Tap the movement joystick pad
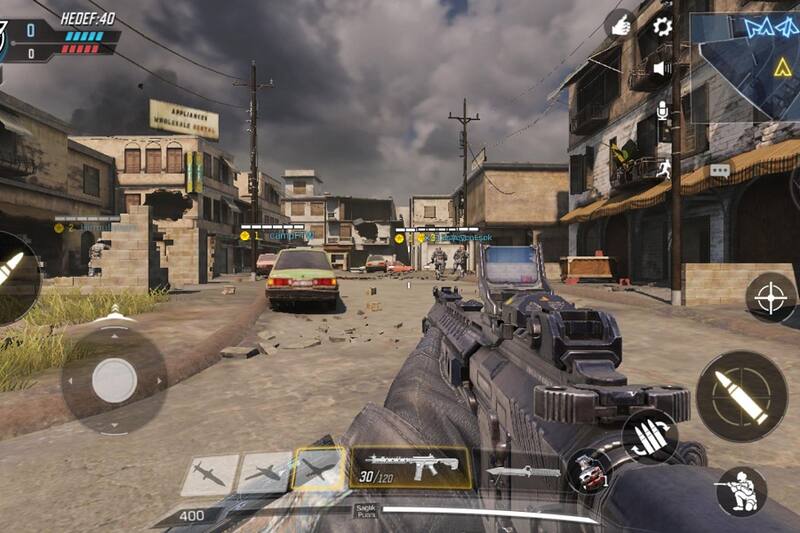Viewport: 800px width, 533px height. pyautogui.click(x=114, y=381)
